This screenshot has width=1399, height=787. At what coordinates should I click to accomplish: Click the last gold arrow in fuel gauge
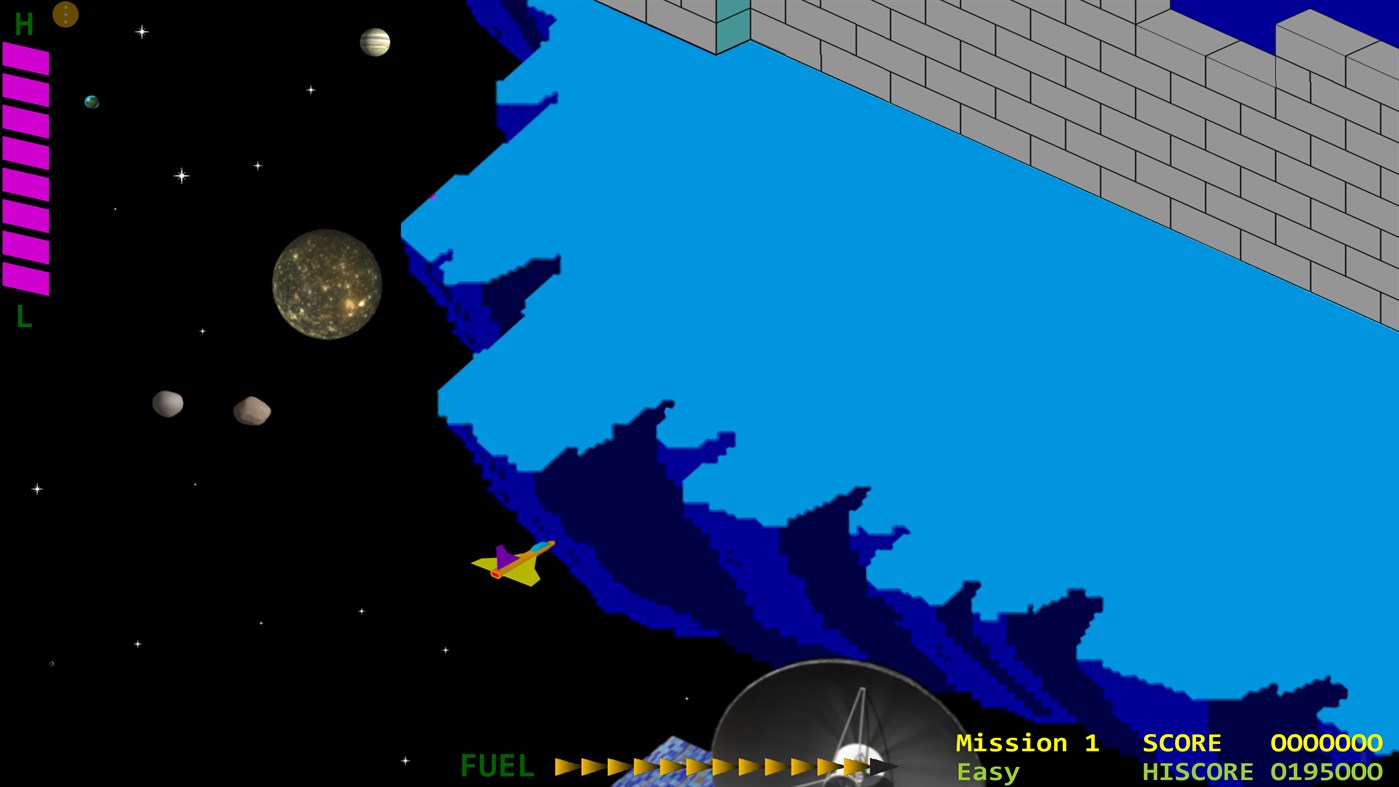pyautogui.click(x=855, y=767)
